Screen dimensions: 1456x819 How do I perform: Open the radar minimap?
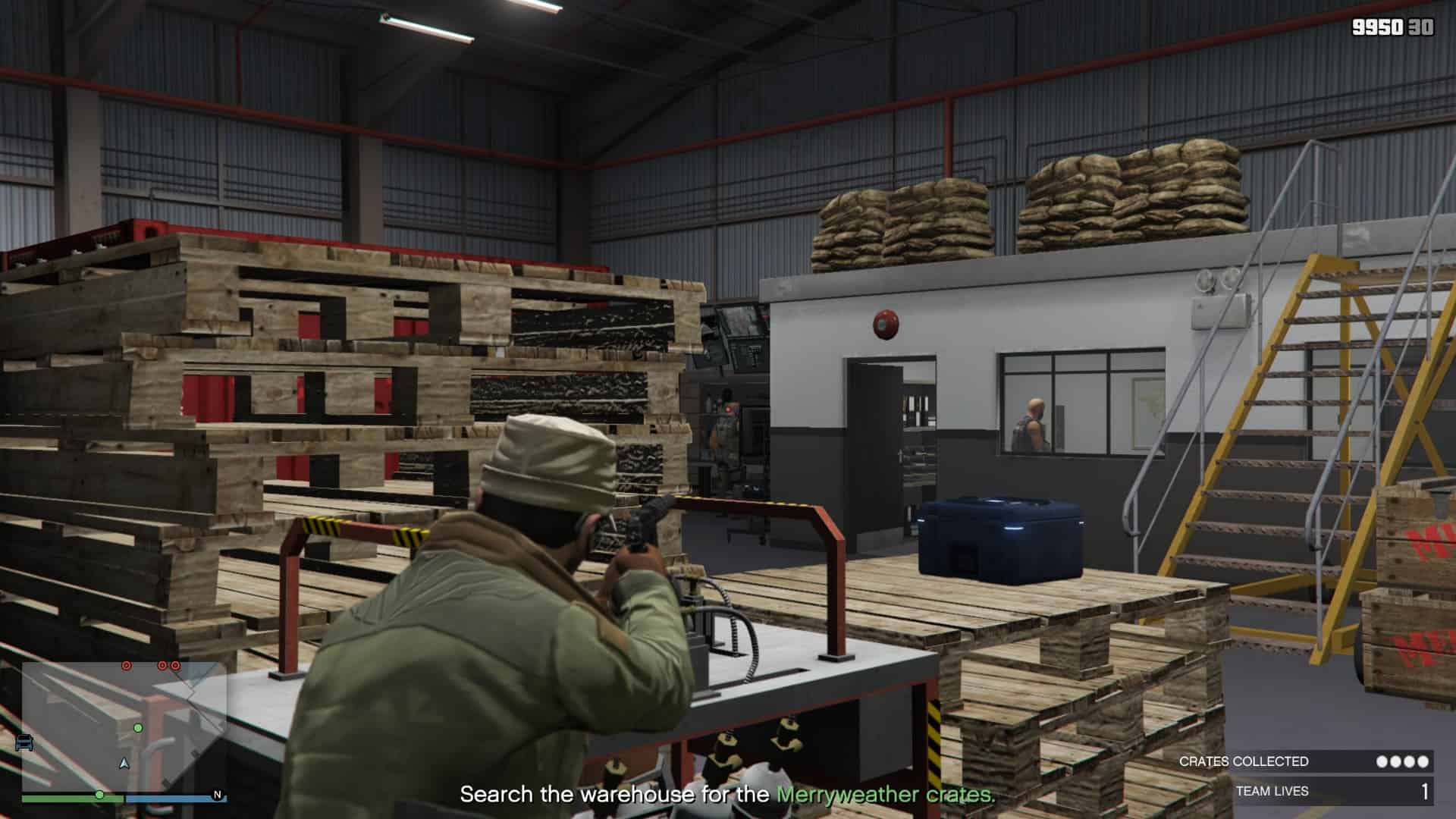coord(124,726)
